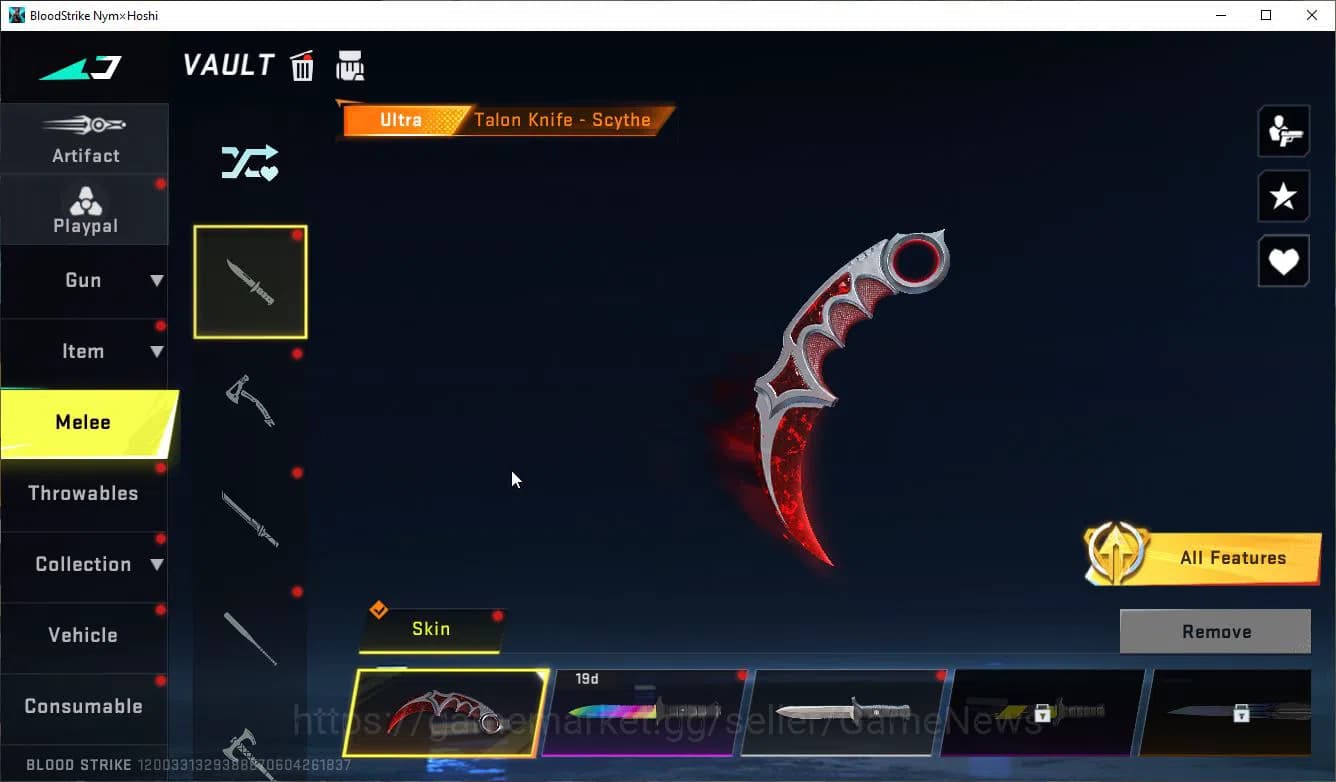Select the heart favorites icon
1336x782 pixels.
tap(1283, 261)
